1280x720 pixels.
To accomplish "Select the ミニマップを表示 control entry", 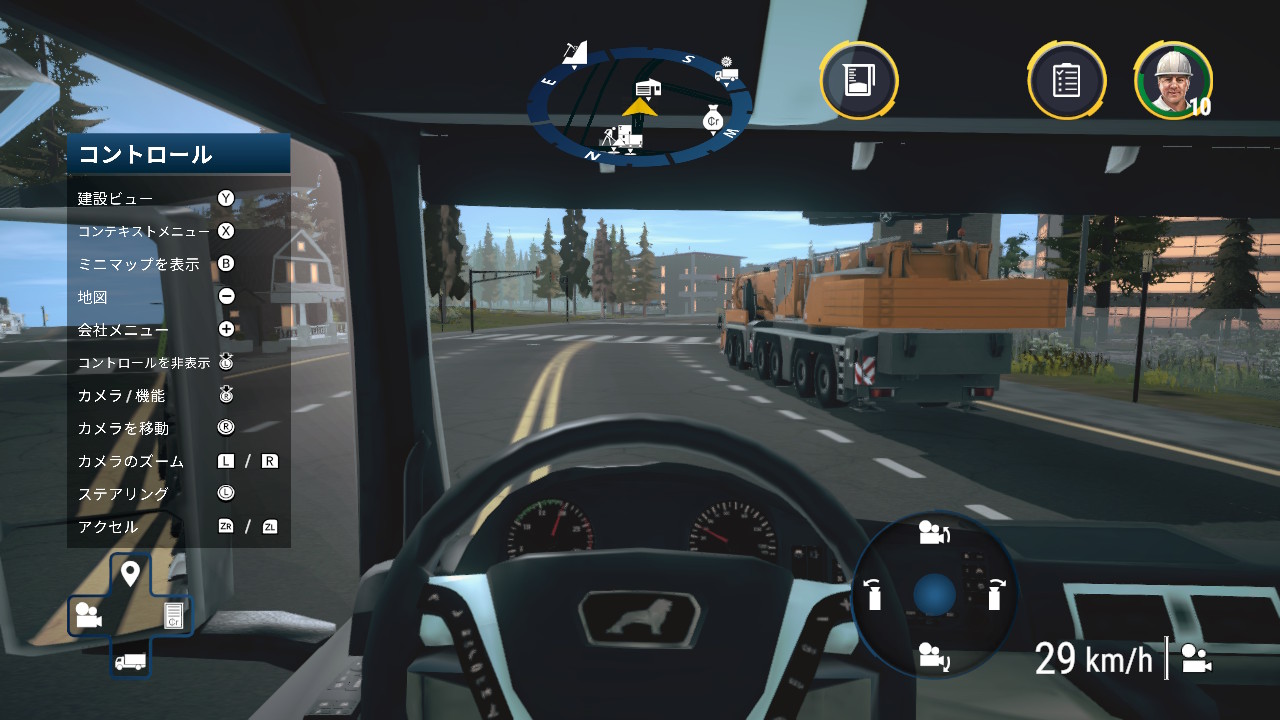I will [139, 264].
